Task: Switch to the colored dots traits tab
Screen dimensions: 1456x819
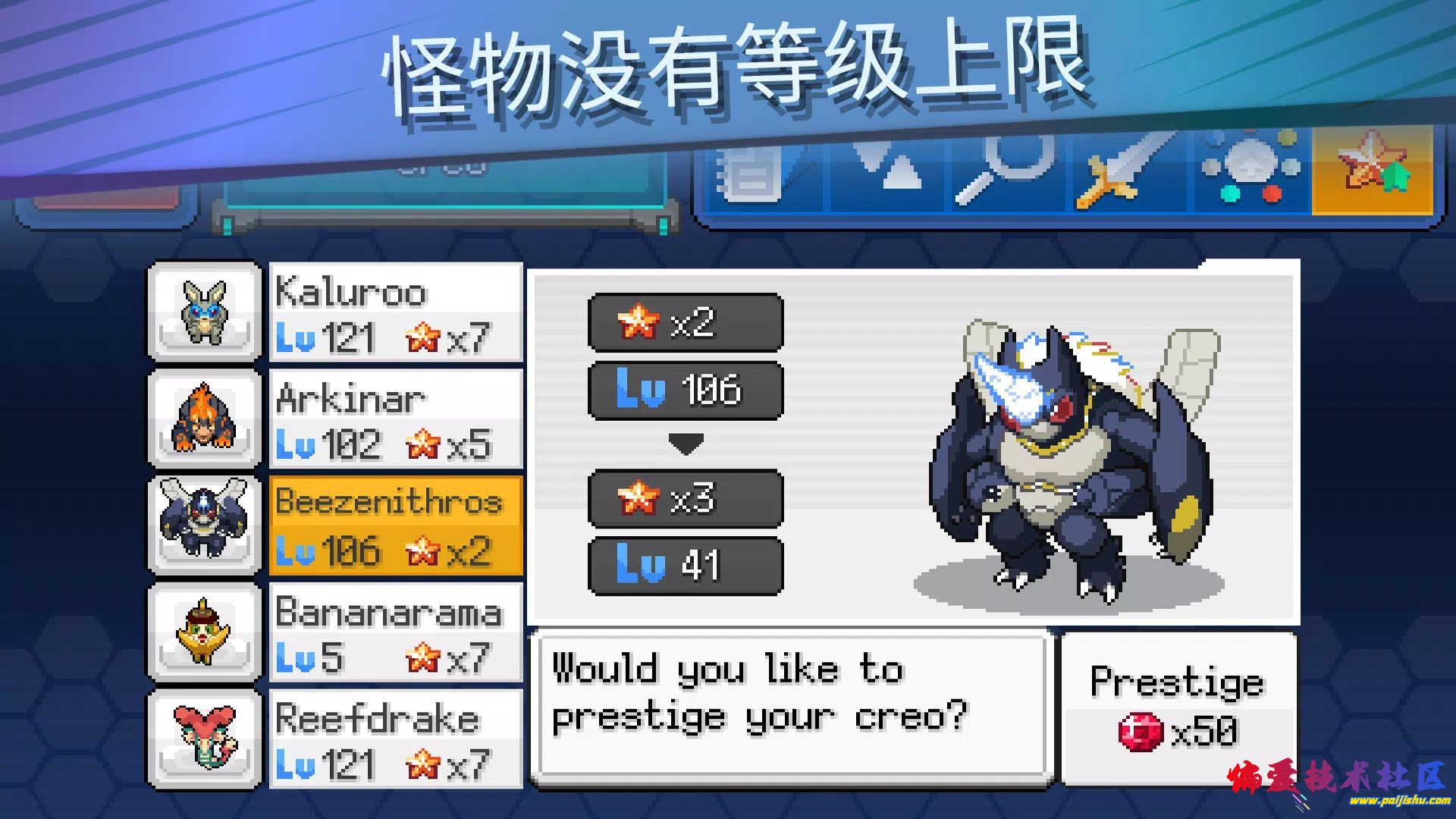Action: coord(1251,171)
